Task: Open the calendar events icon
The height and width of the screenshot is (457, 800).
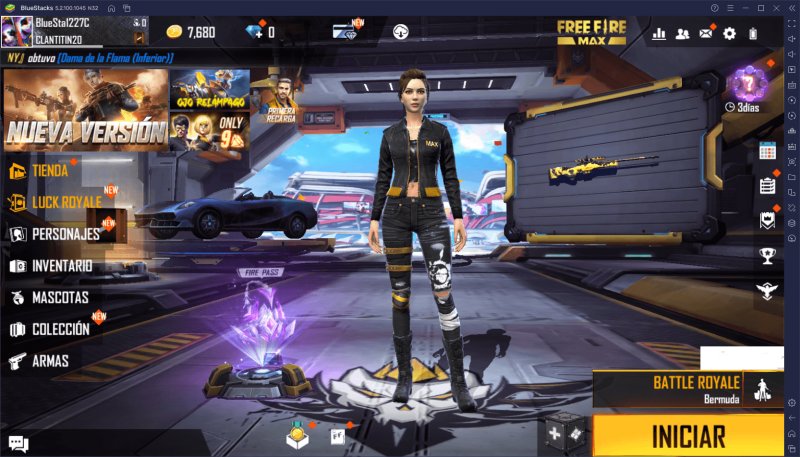Action: 767,151
